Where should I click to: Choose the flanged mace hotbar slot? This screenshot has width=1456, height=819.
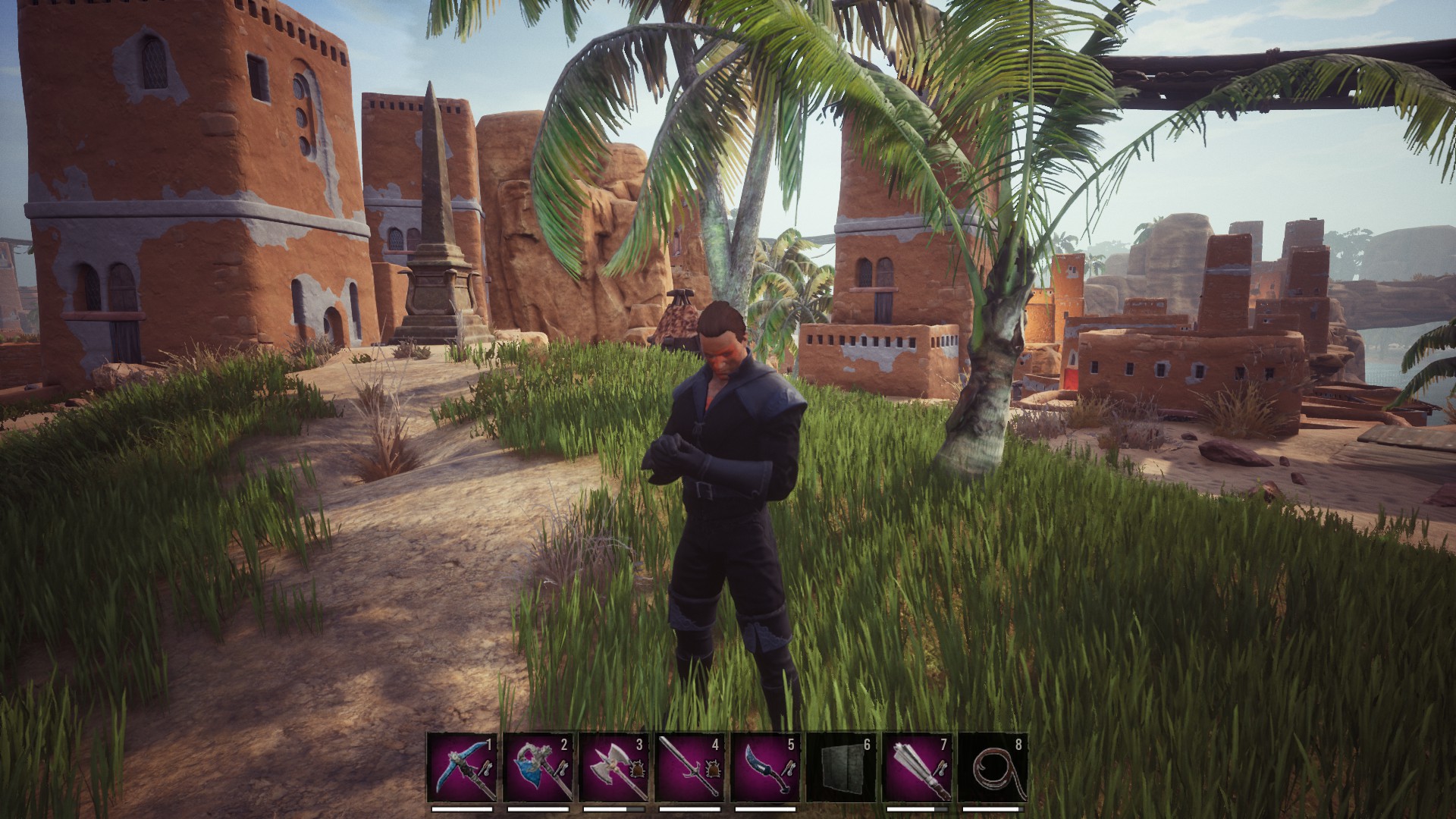917,767
